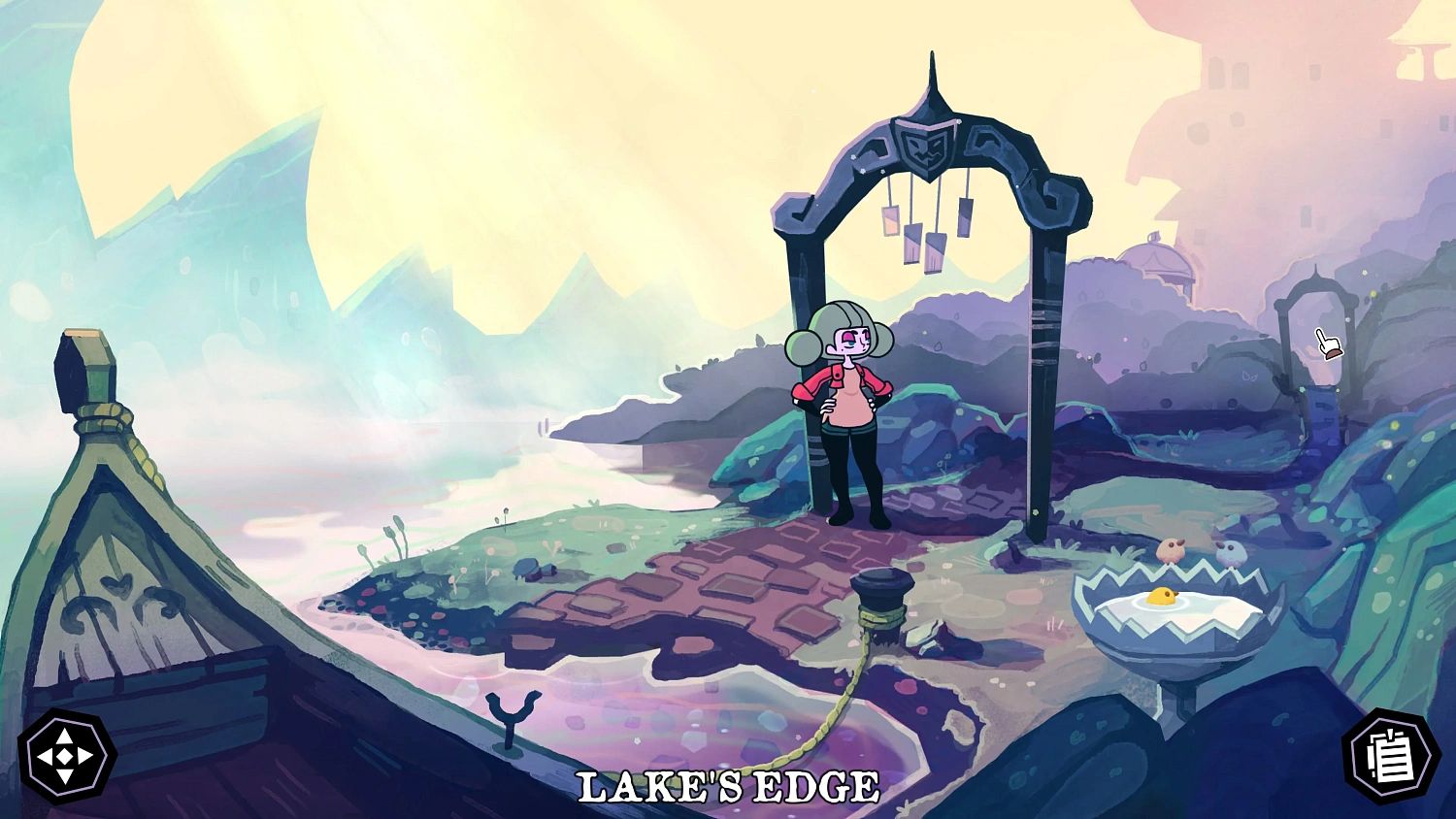Click the right arrow inside the navigation octagon

coord(84,755)
